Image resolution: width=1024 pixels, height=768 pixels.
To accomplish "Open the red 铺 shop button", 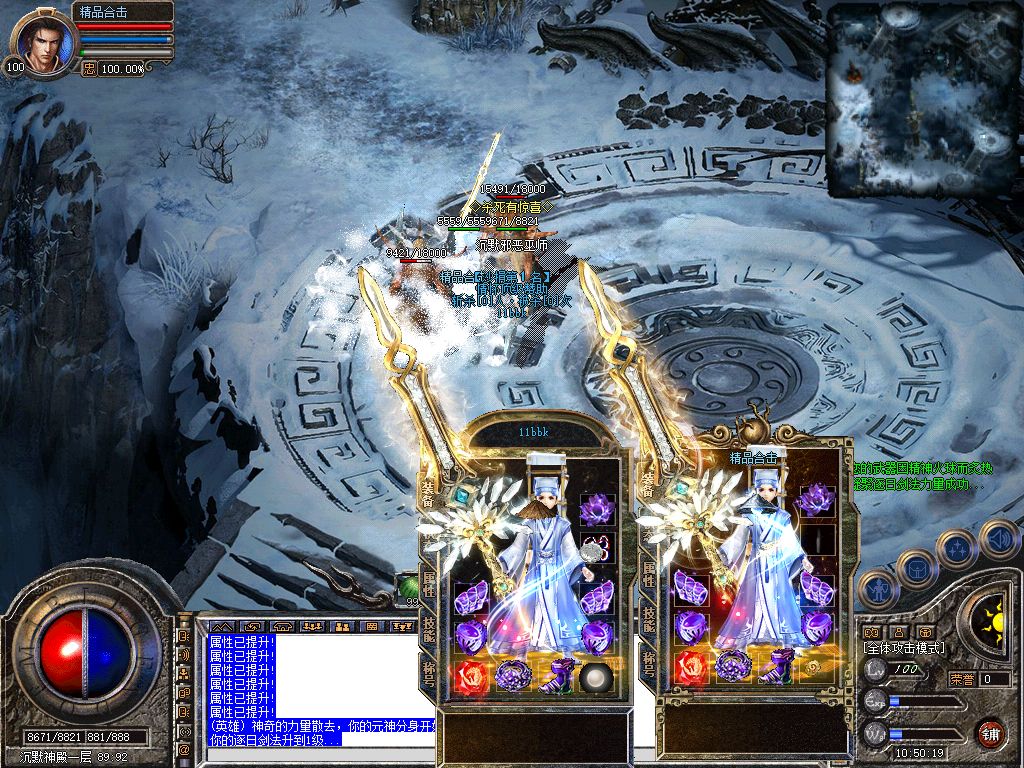I will pos(990,732).
